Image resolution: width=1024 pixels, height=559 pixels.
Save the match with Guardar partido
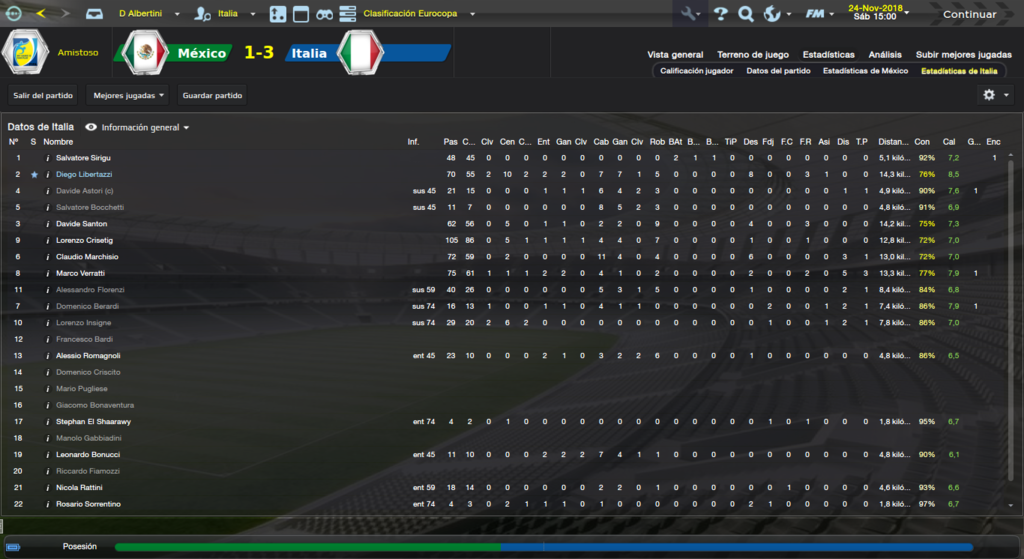212,95
